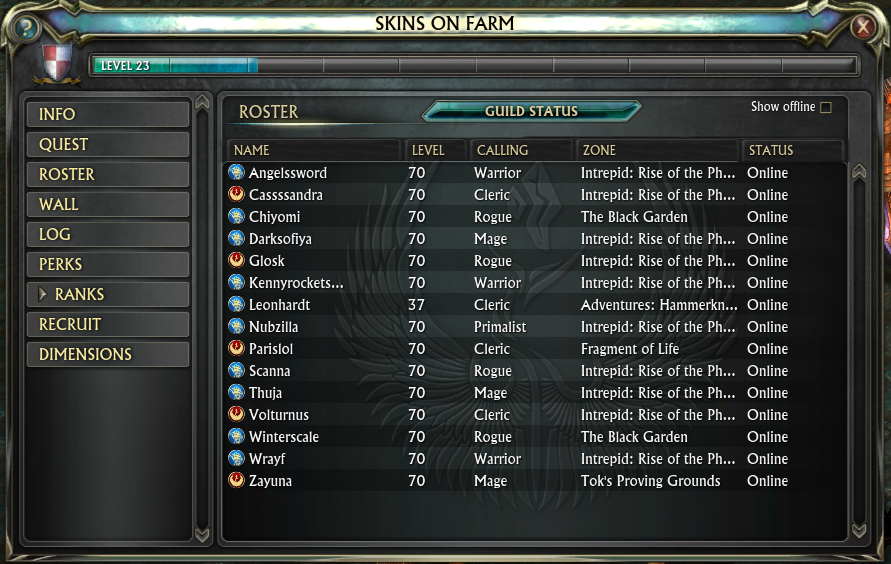
Task: Open the Info guild section
Action: click(x=108, y=114)
